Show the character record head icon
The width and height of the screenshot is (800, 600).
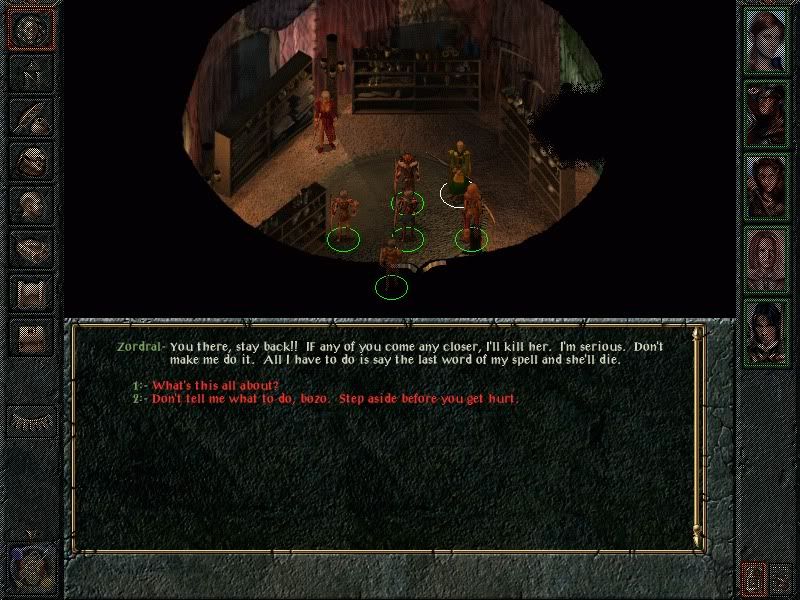pyautogui.click(x=31, y=205)
